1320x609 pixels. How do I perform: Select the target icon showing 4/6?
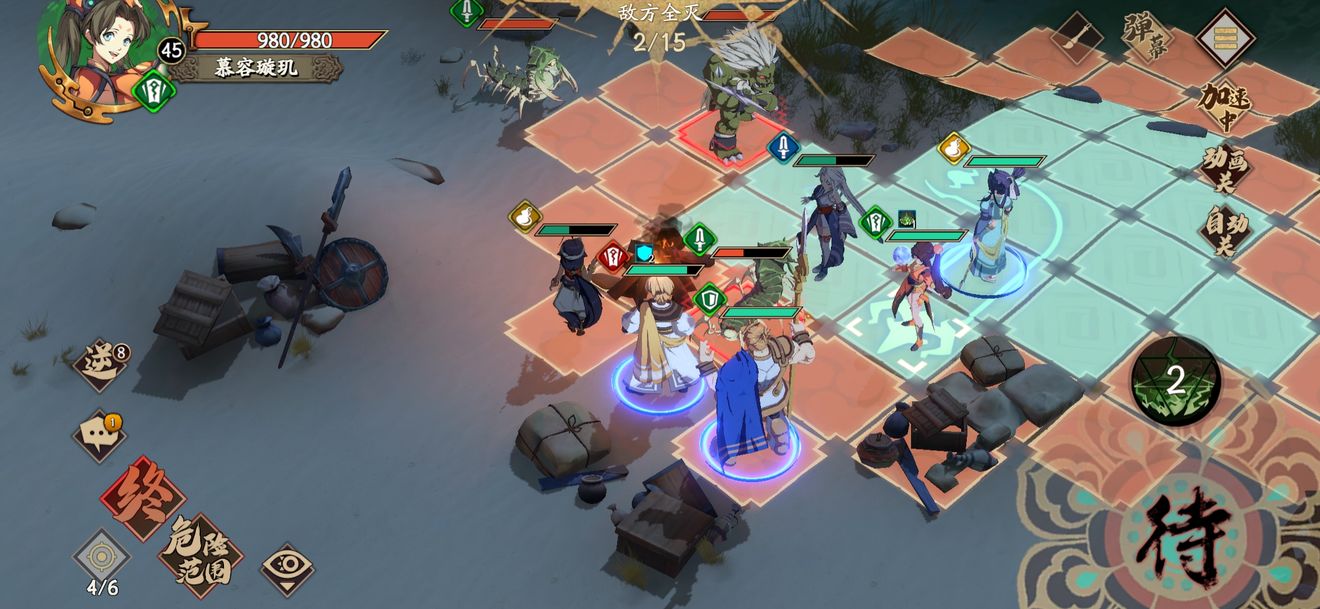(x=101, y=558)
